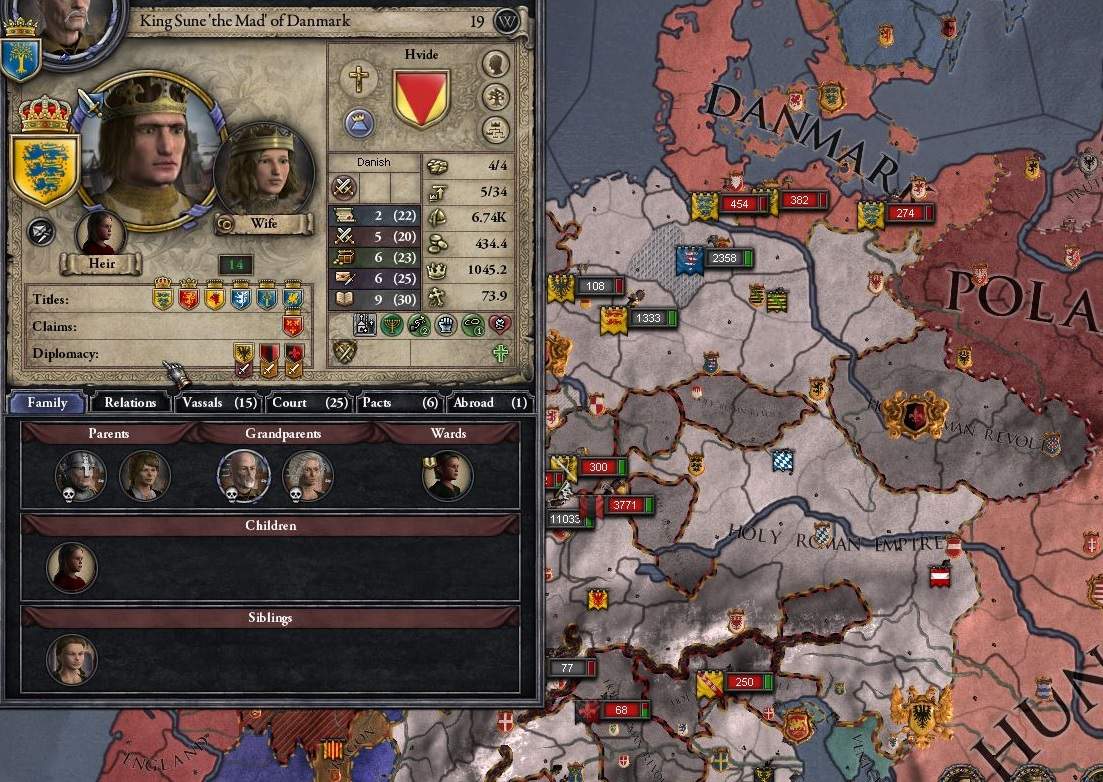Switch to the Relations tab
Viewport: 1103px width, 782px height.
130,402
